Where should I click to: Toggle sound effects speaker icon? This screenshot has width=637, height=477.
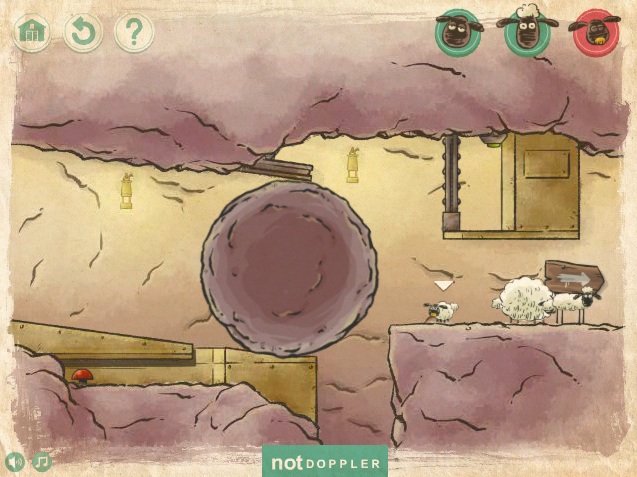click(x=16, y=462)
